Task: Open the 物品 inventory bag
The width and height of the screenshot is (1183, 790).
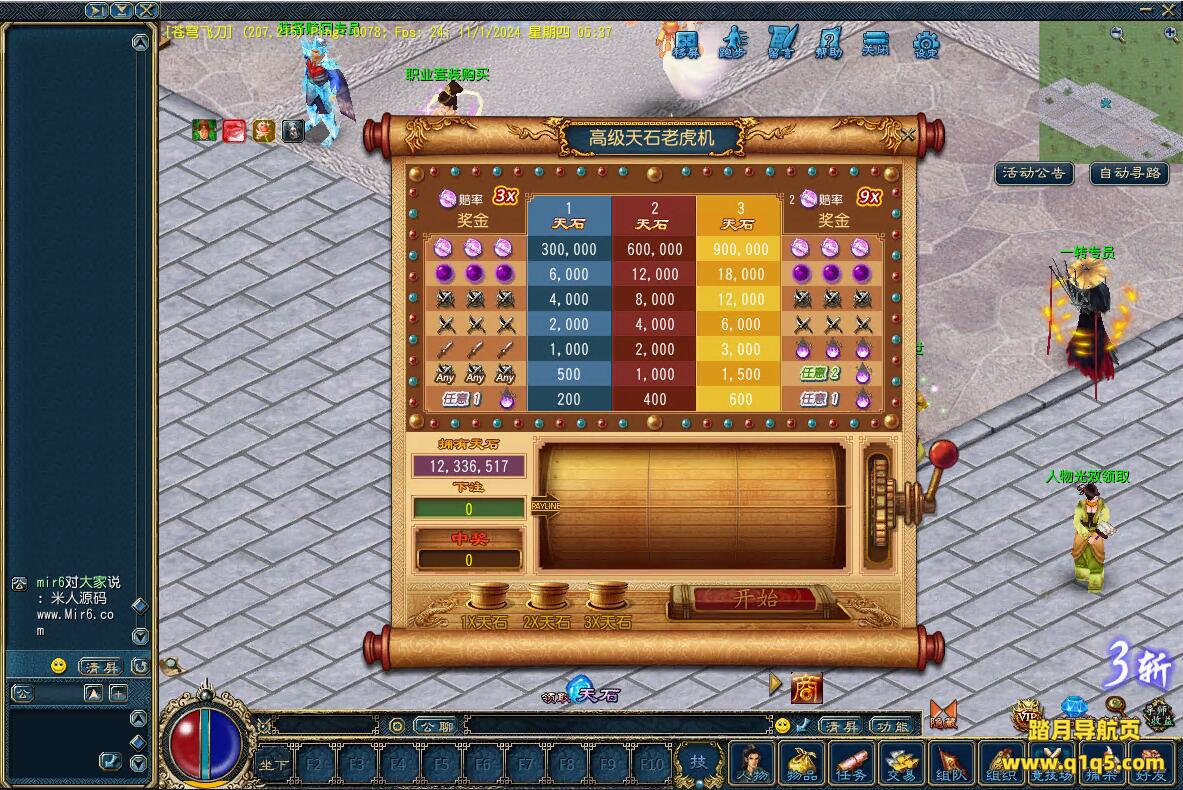Action: [801, 763]
